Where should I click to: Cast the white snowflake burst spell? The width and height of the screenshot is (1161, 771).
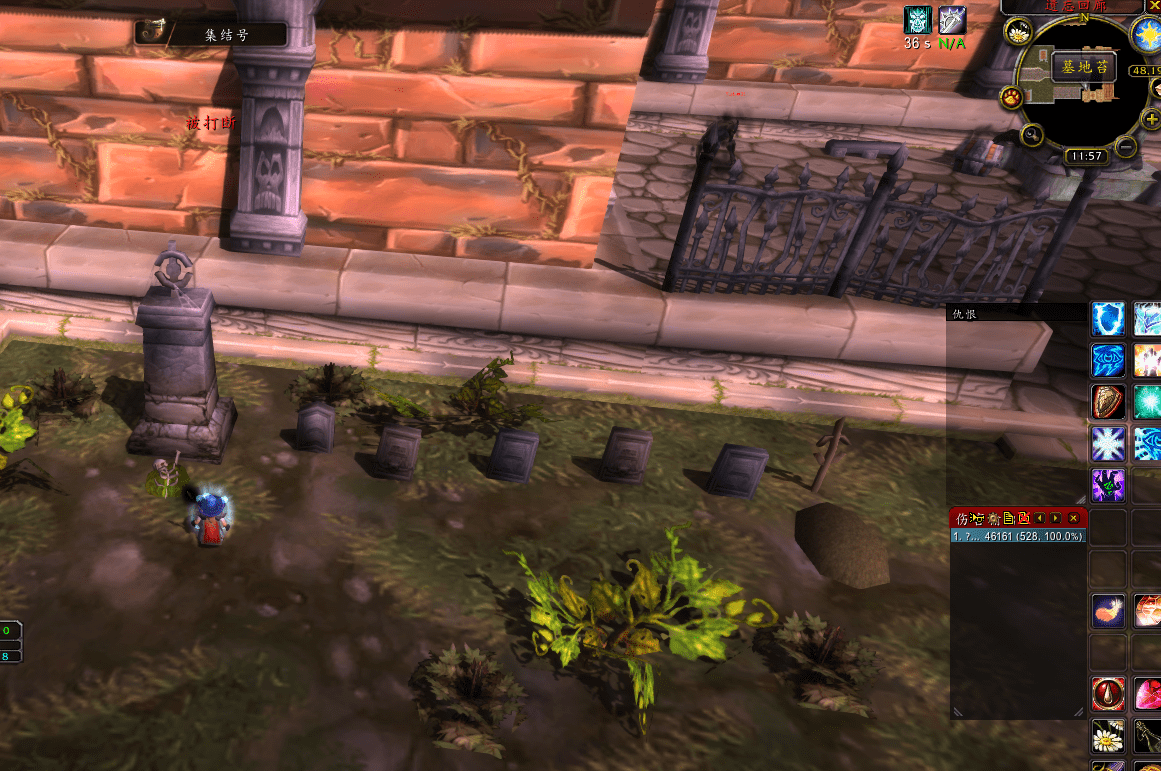1108,442
